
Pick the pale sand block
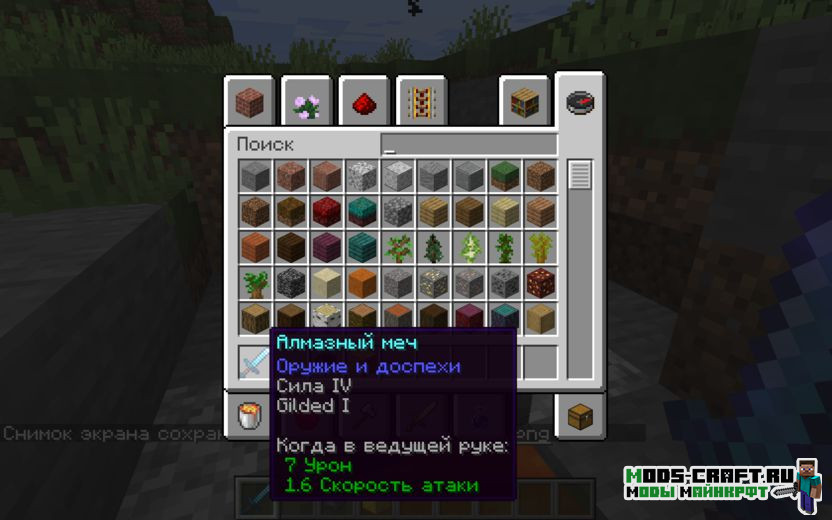326,283
